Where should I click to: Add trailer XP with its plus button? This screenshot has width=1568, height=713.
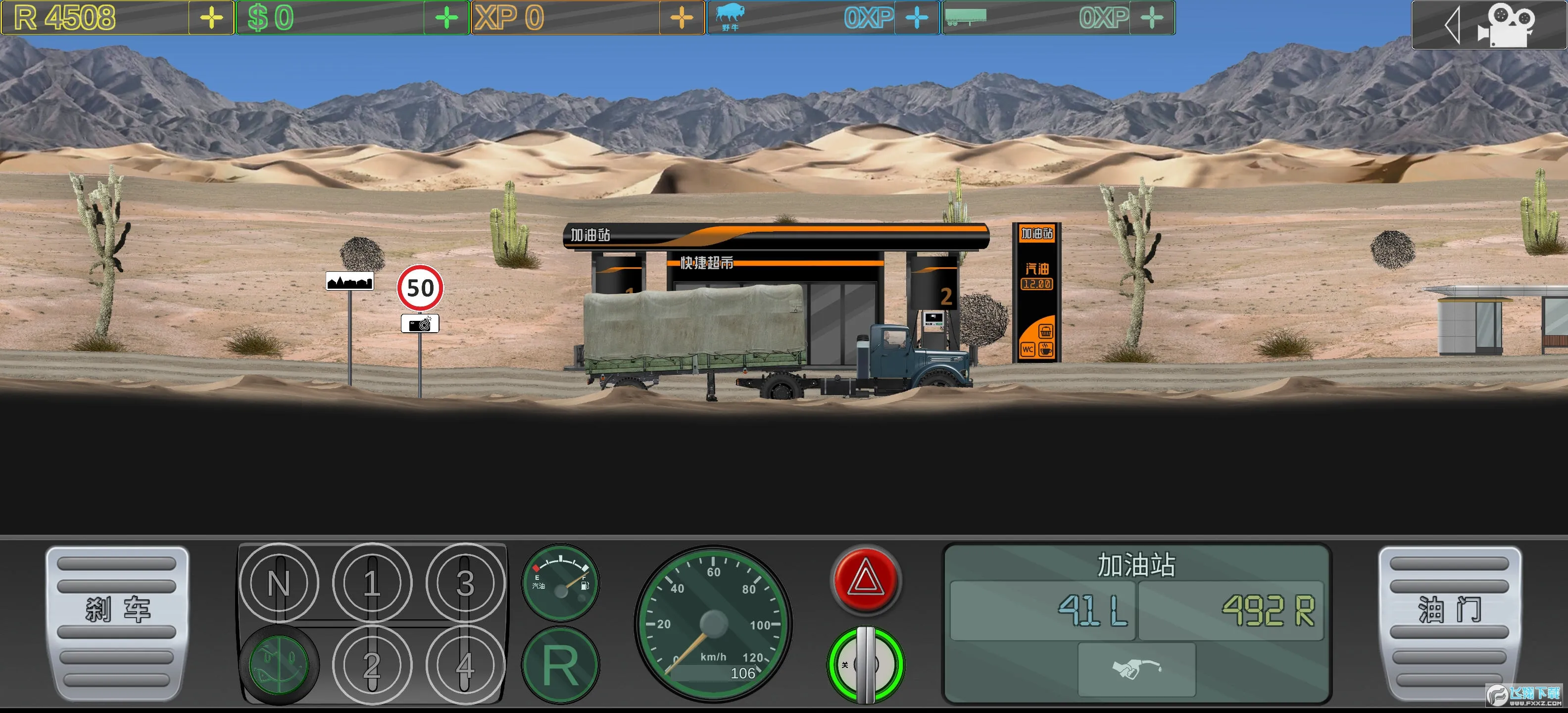tap(1152, 18)
